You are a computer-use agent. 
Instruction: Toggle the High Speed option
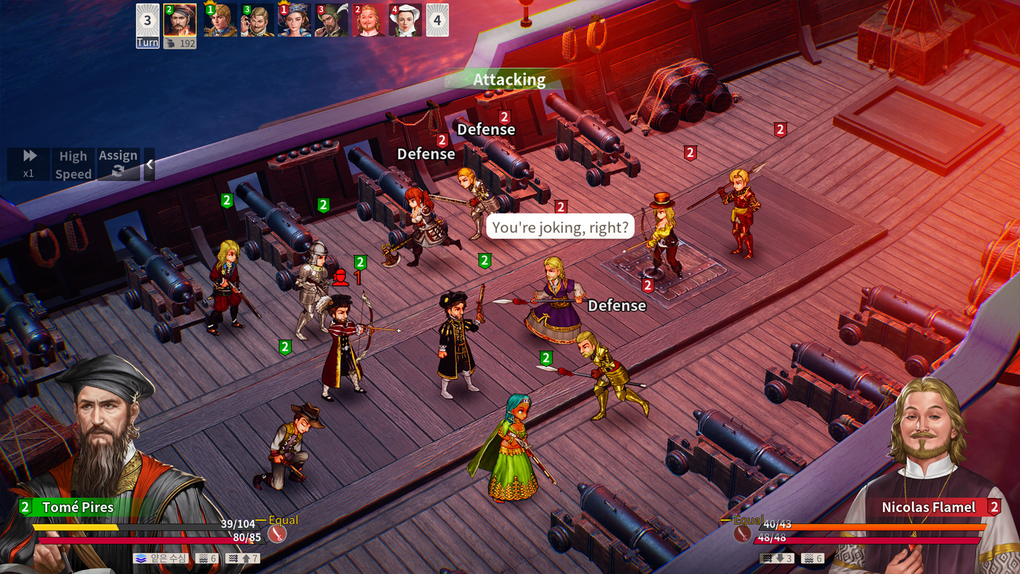point(73,164)
